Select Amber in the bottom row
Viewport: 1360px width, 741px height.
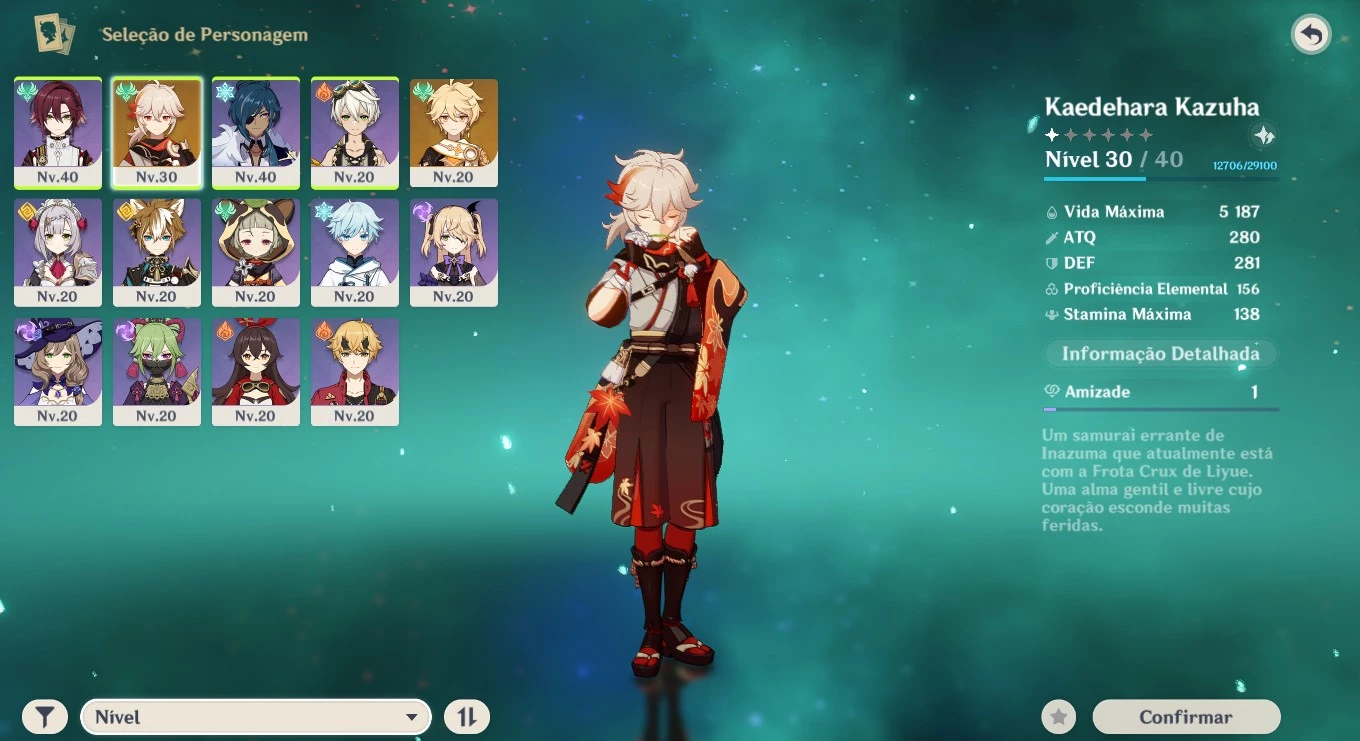pos(256,371)
